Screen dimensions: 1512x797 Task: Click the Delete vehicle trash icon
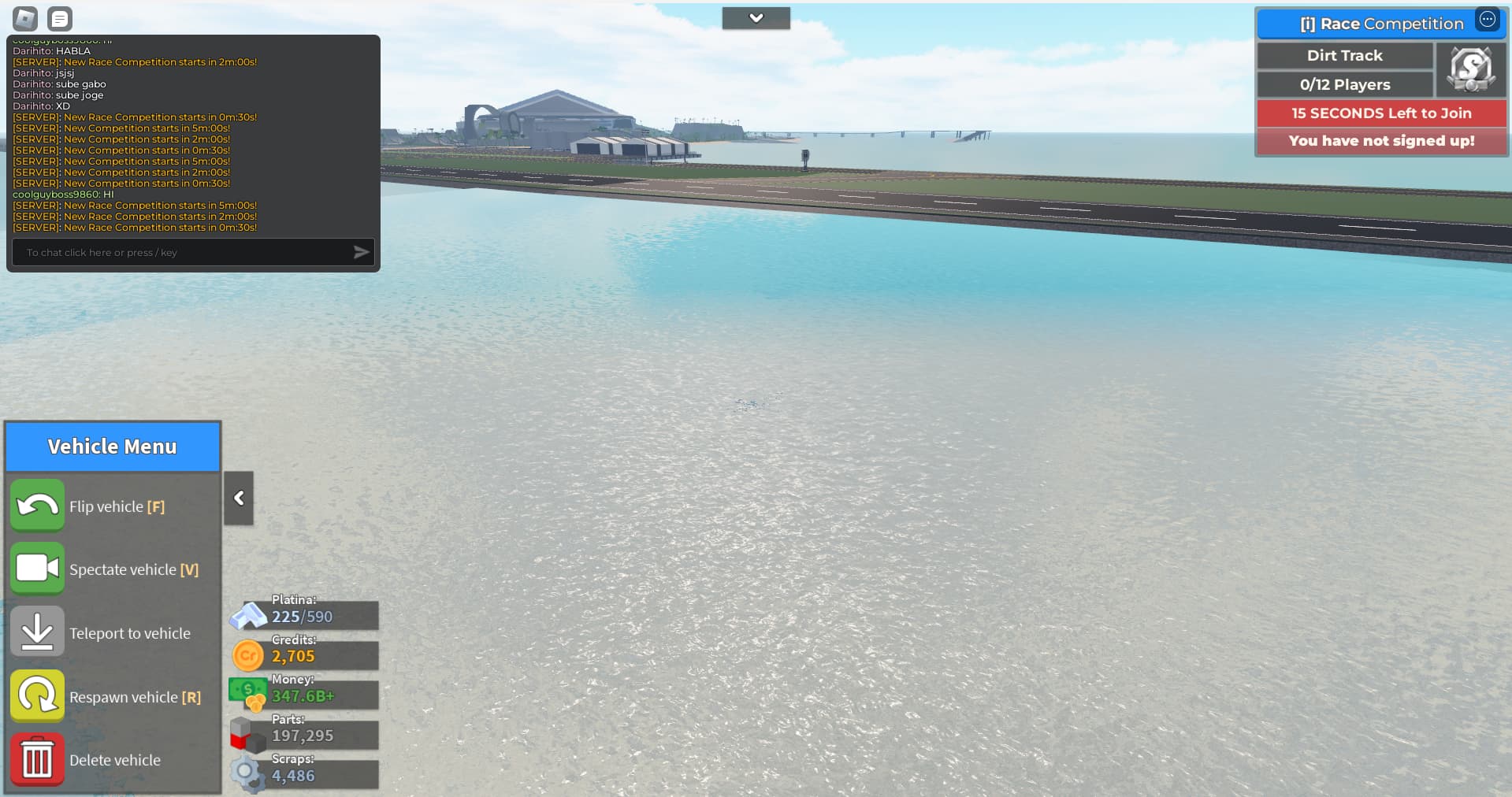click(36, 758)
